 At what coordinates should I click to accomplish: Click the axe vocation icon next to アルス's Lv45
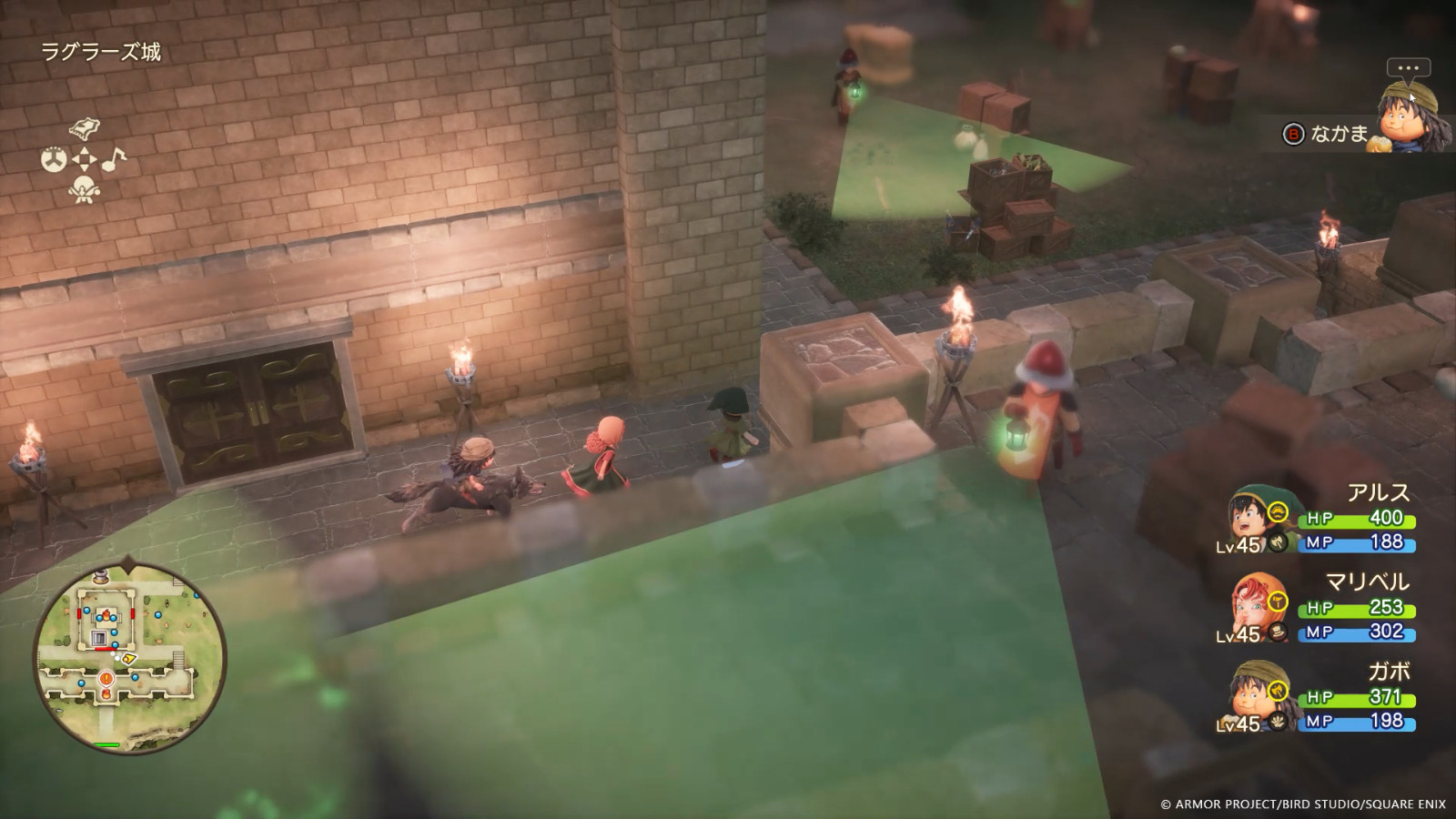point(1277,543)
